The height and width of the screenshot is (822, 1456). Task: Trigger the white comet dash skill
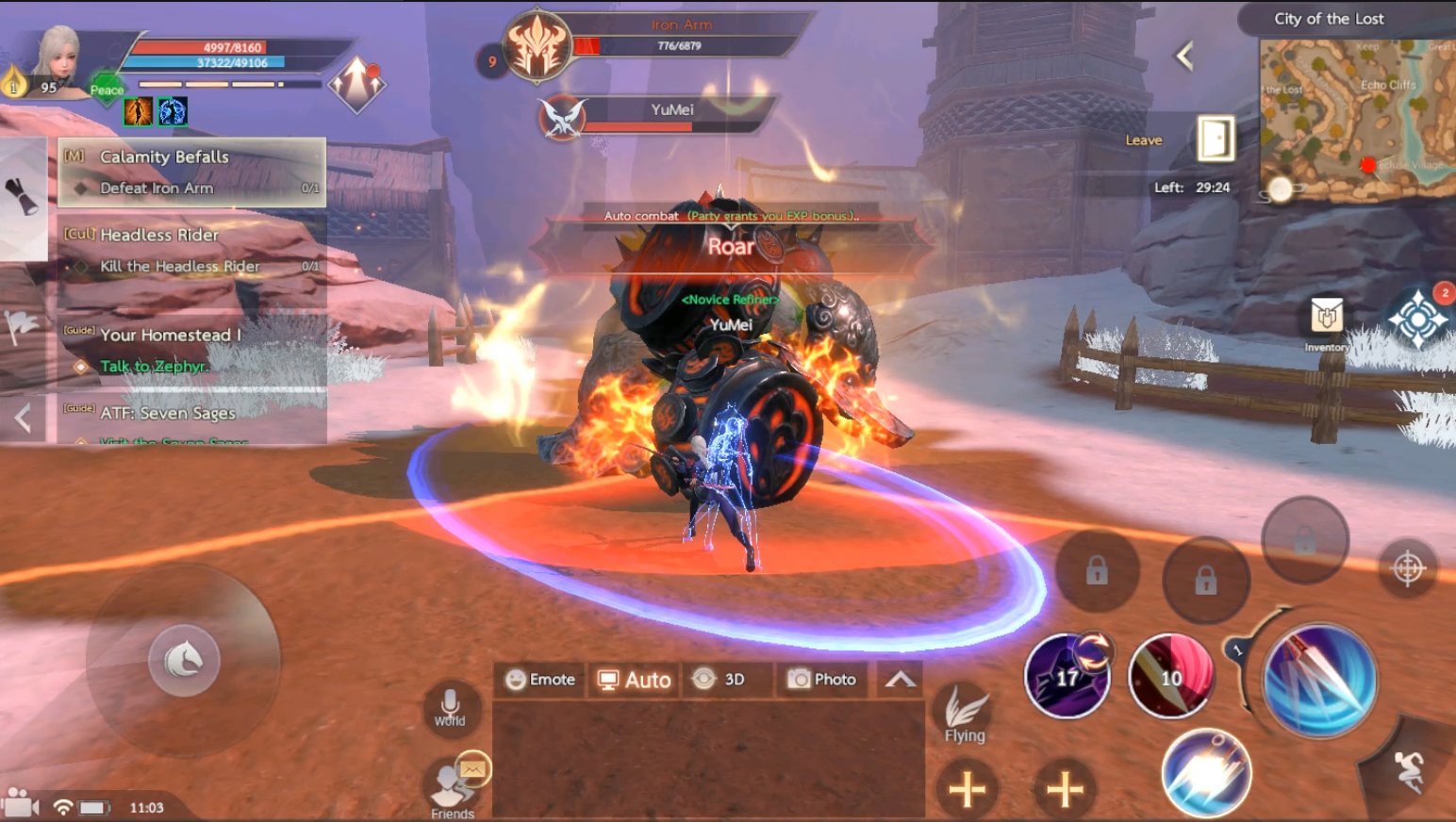click(1206, 773)
